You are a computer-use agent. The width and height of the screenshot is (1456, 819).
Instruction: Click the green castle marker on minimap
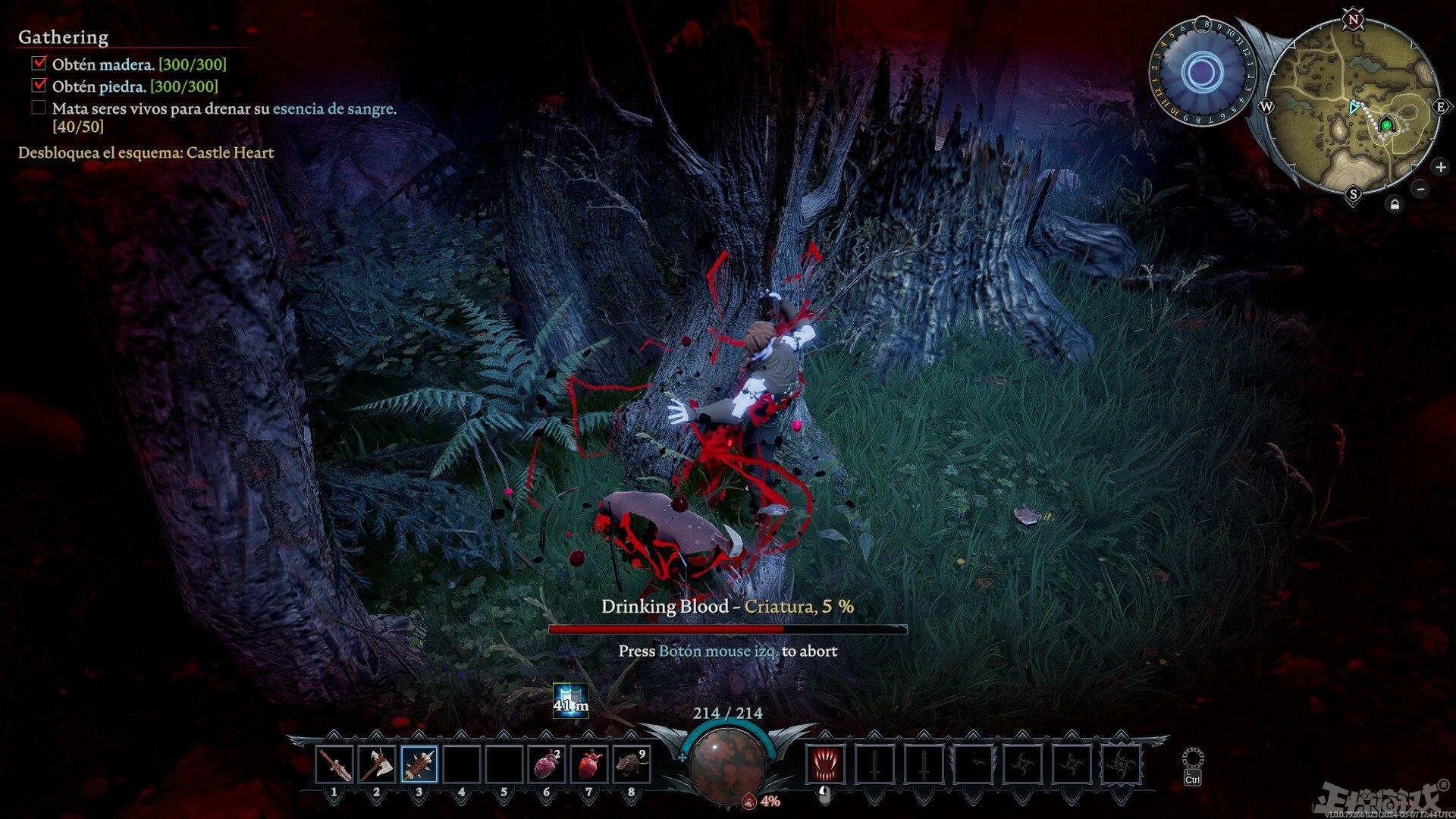tap(1386, 125)
